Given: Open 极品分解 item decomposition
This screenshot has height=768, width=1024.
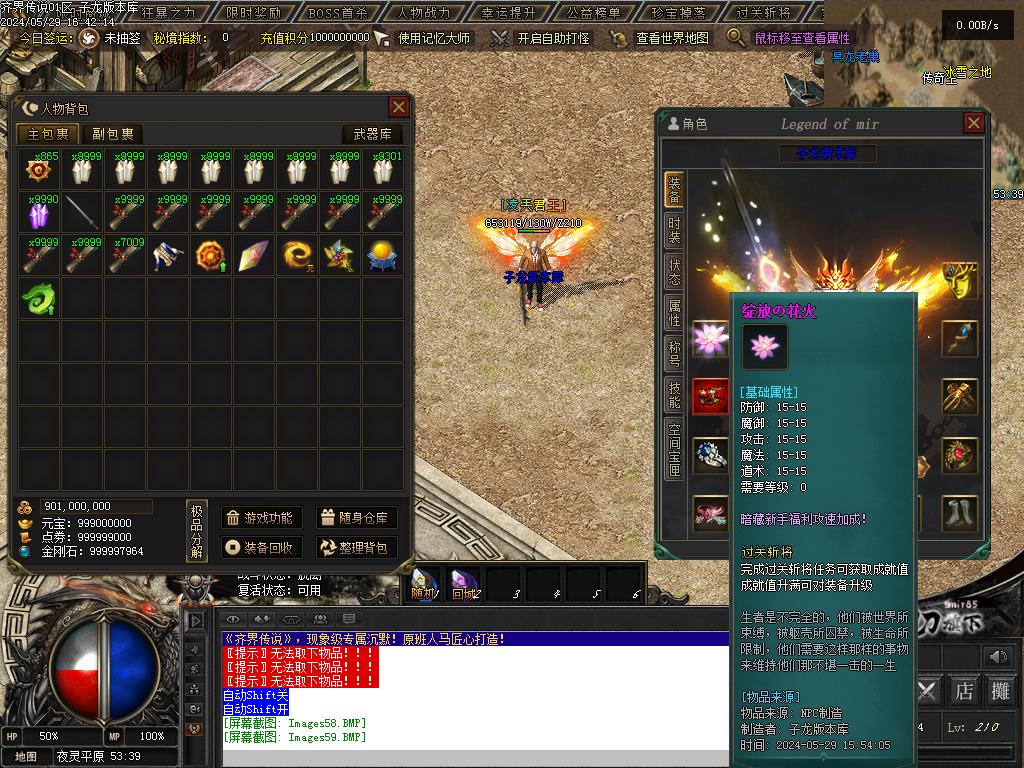Looking at the screenshot, I should click(x=197, y=532).
